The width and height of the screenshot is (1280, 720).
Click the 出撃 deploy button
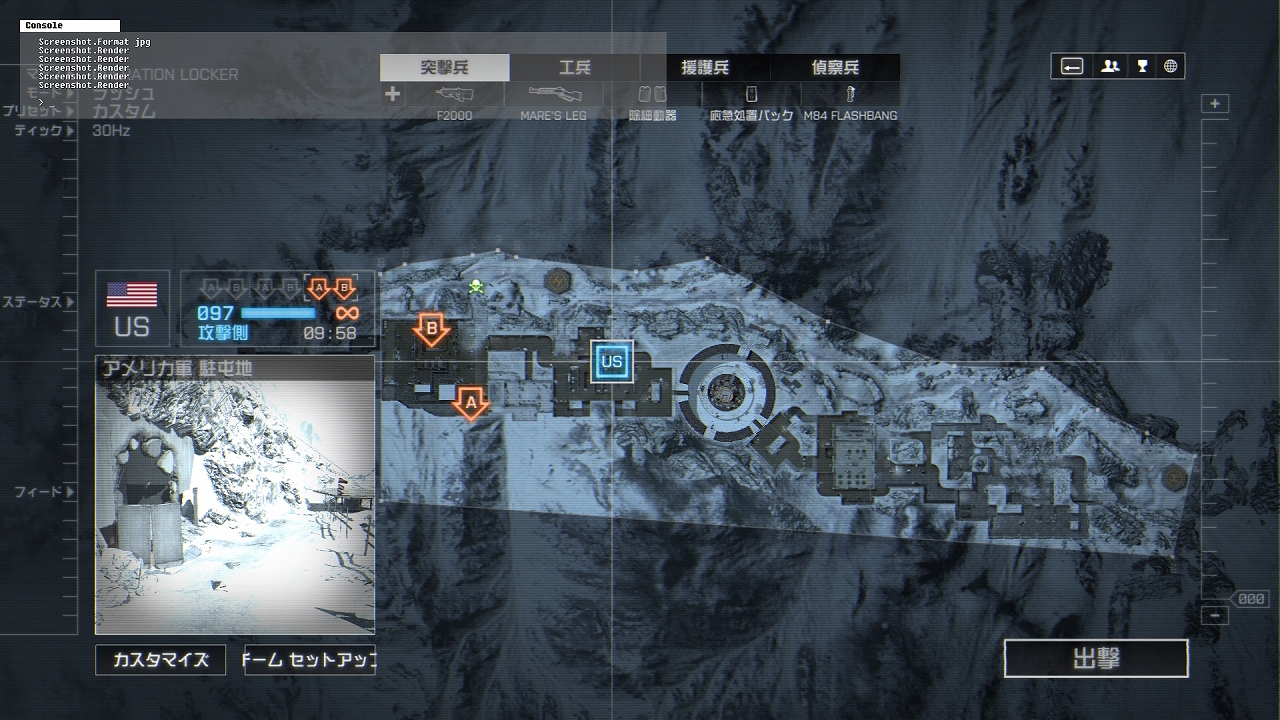[1096, 659]
